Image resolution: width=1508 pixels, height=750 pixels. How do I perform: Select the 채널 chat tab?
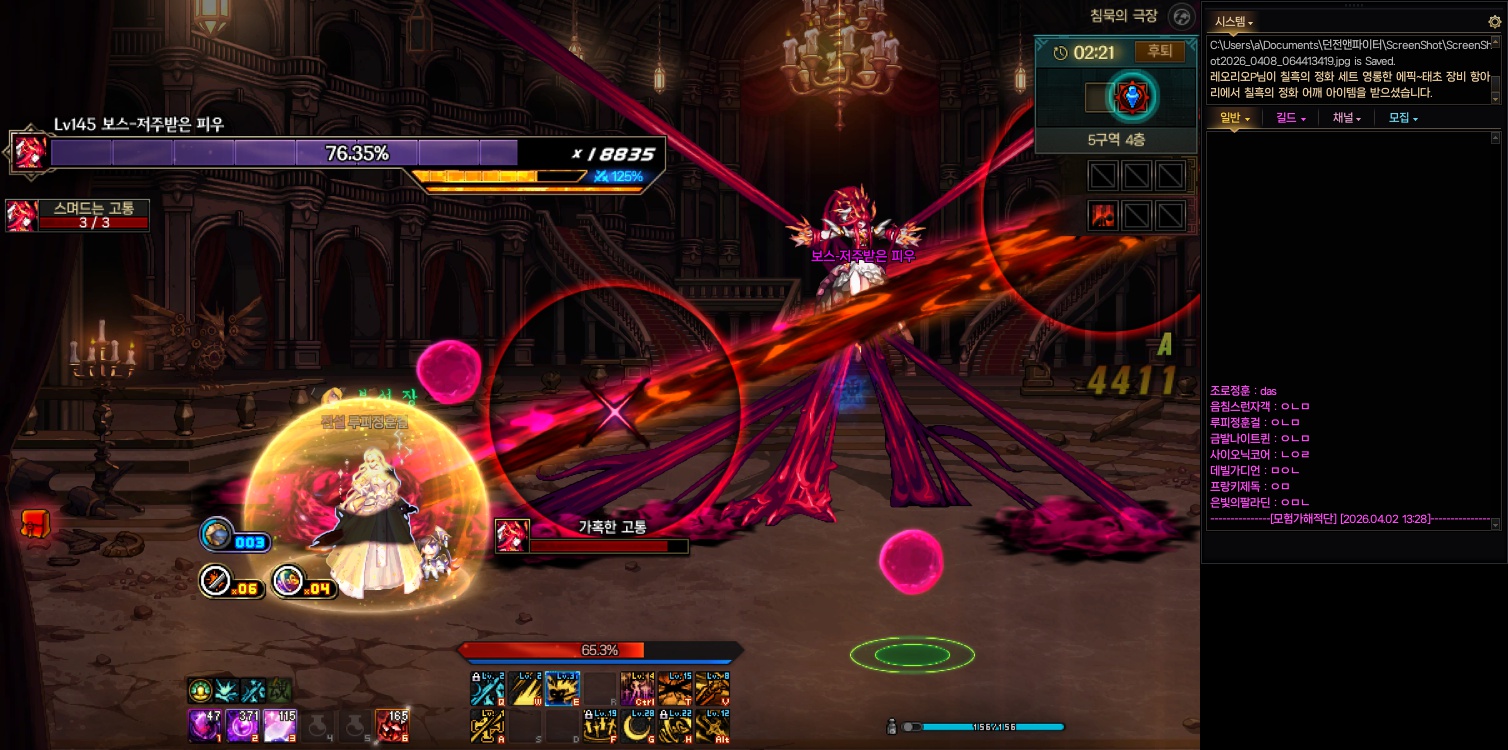pos(1346,118)
